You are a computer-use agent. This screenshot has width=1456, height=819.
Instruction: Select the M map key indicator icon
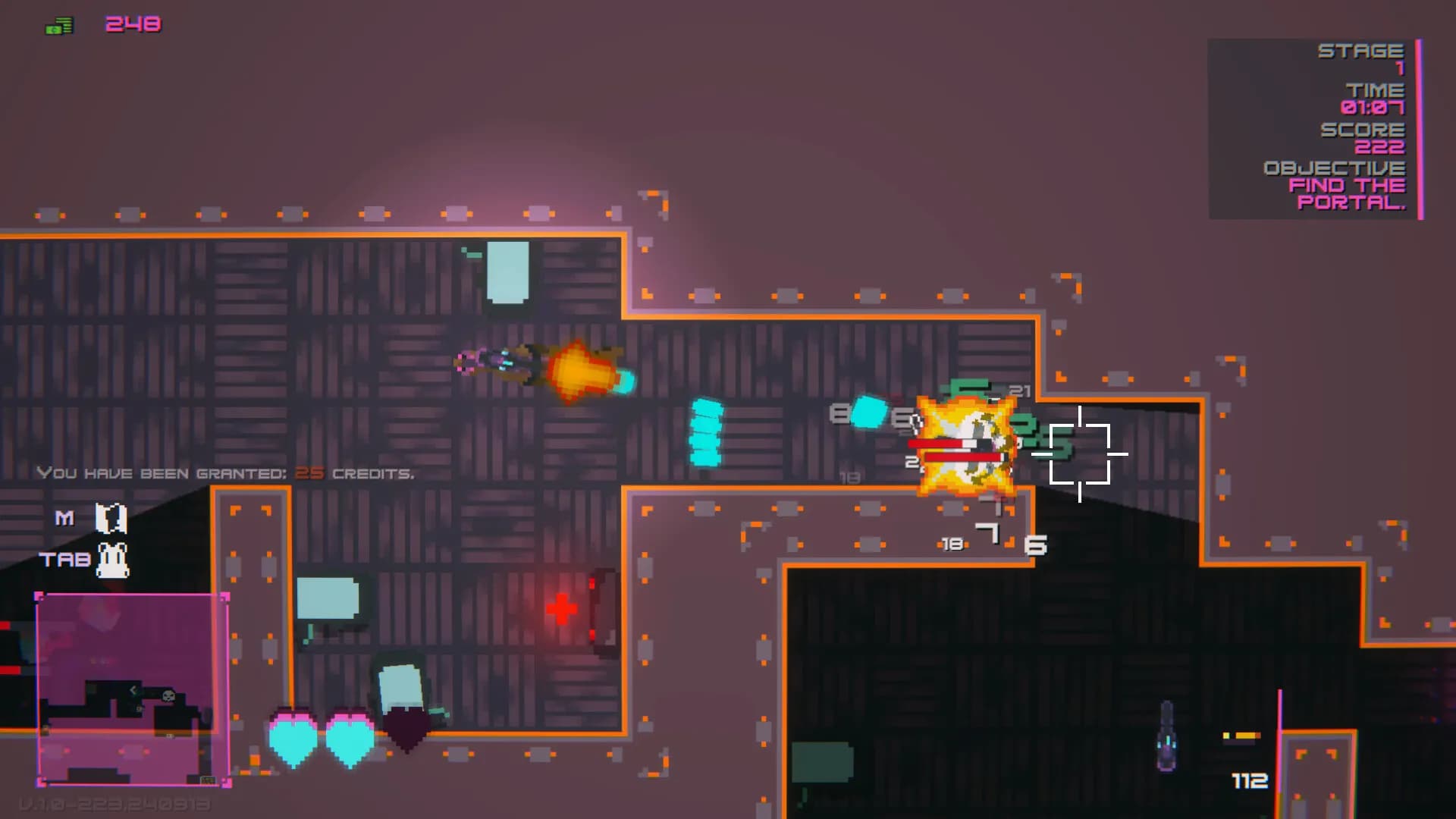pos(110,517)
